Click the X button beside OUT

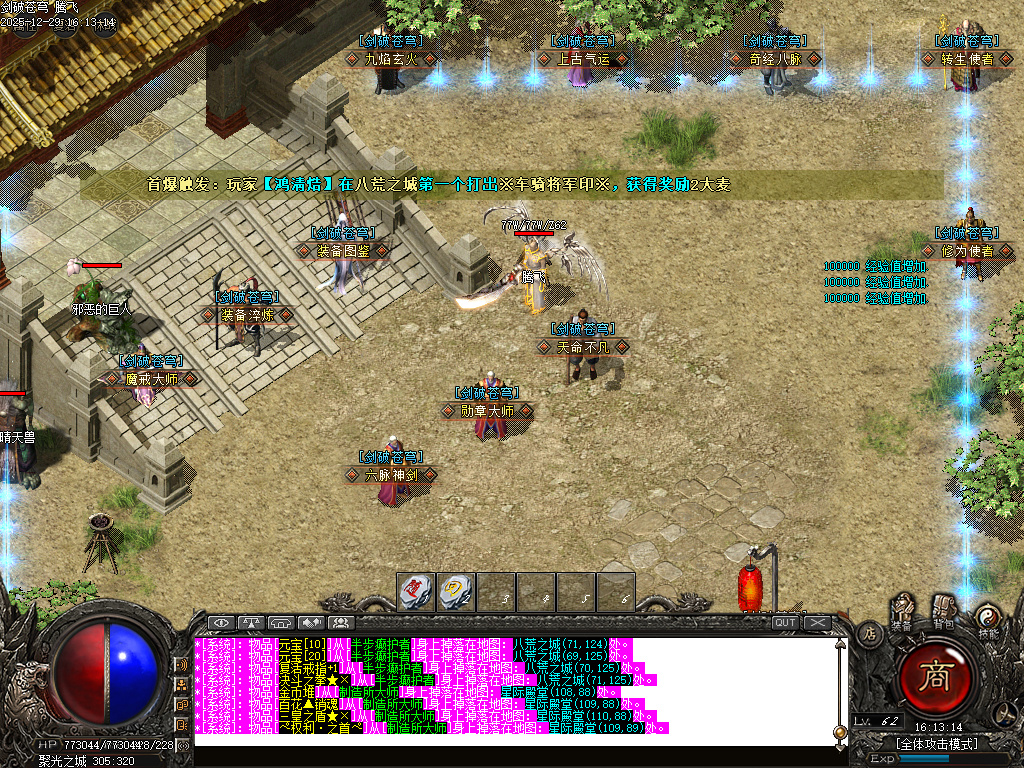[817, 622]
